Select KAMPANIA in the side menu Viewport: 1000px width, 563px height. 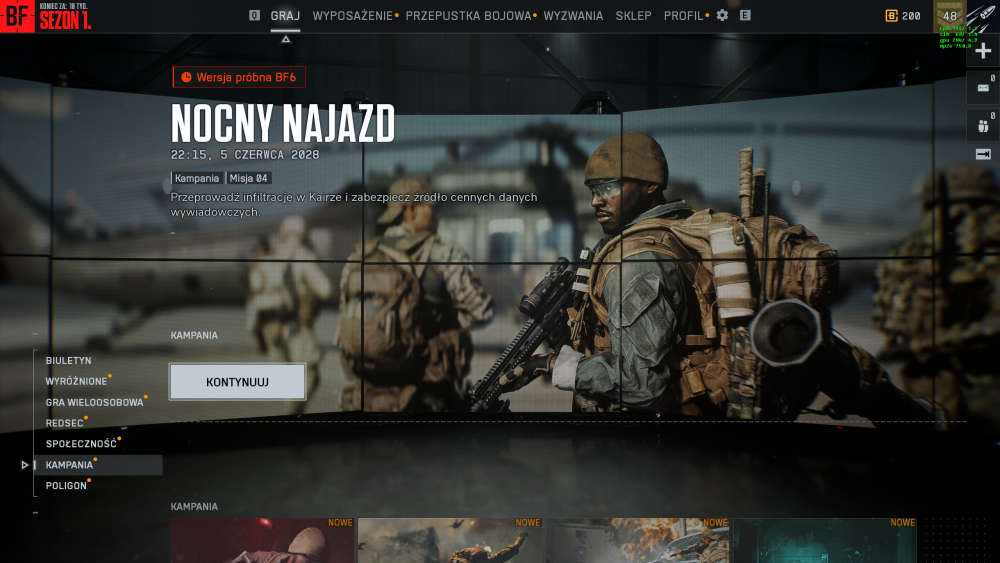coord(69,465)
